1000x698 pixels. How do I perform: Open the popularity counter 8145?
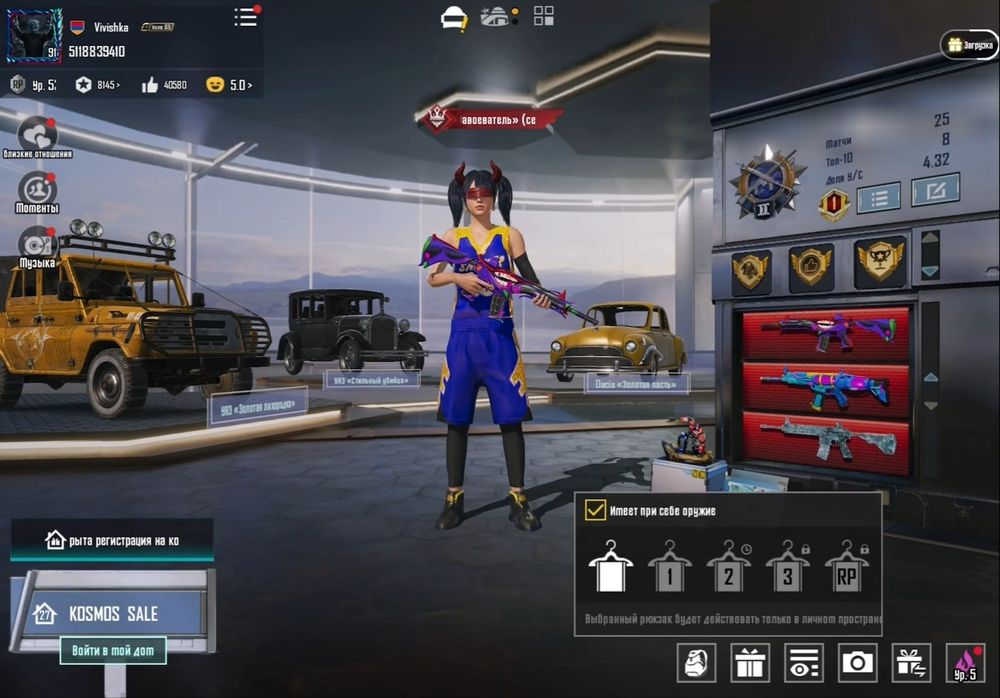point(97,85)
